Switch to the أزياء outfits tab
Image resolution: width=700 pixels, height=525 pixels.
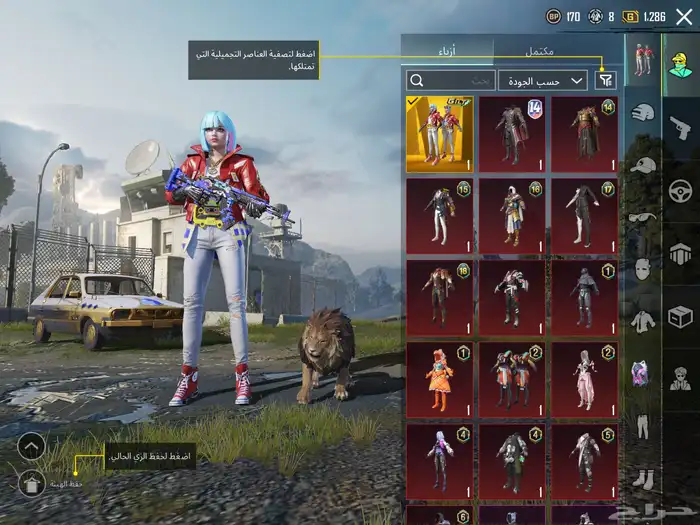[x=446, y=50]
